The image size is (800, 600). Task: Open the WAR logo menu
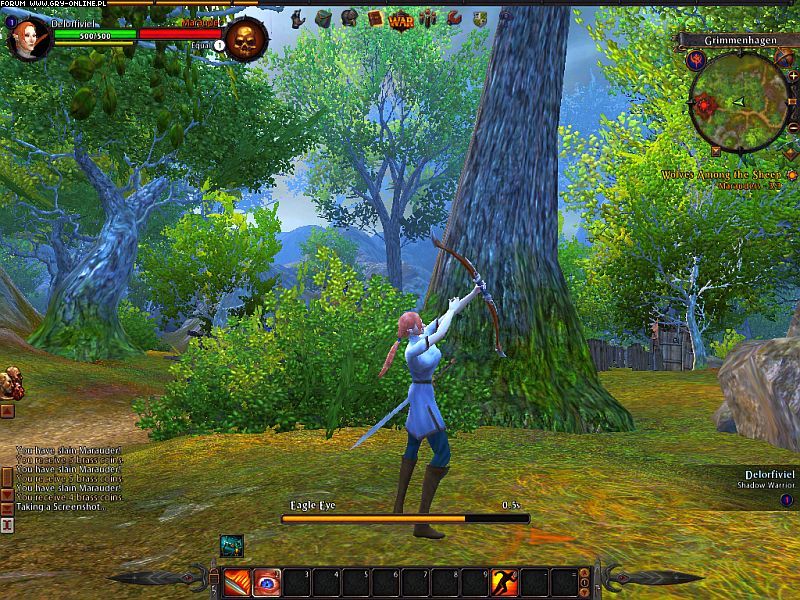(401, 19)
